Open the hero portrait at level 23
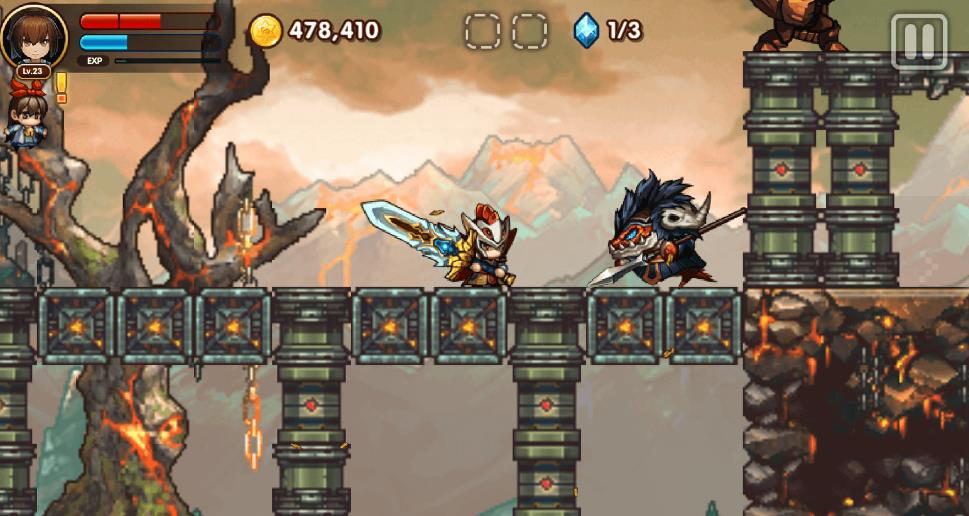 (x=34, y=36)
